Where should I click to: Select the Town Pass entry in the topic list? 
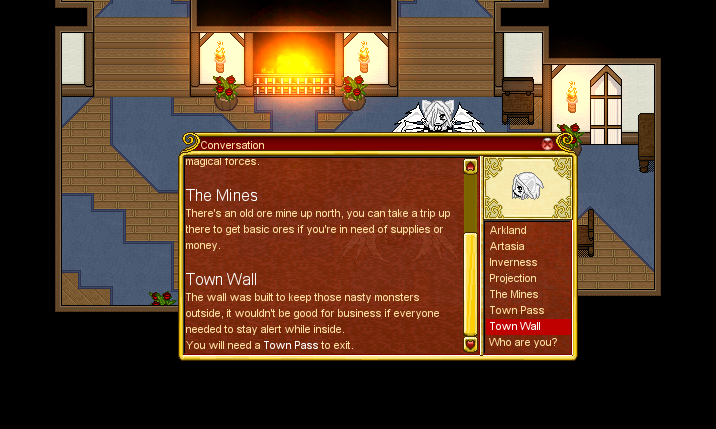tap(515, 310)
